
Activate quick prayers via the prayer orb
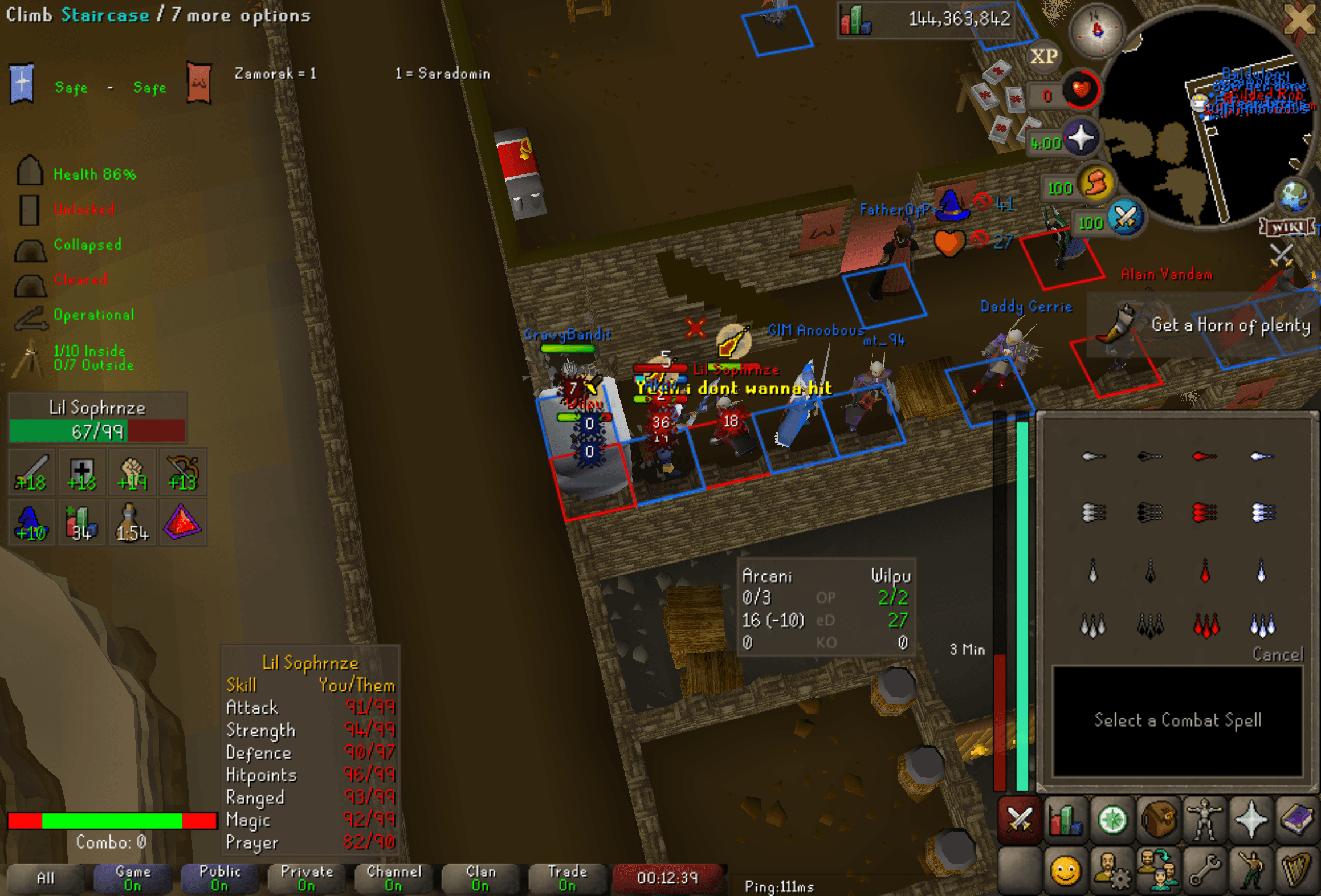pyautogui.click(x=1081, y=139)
